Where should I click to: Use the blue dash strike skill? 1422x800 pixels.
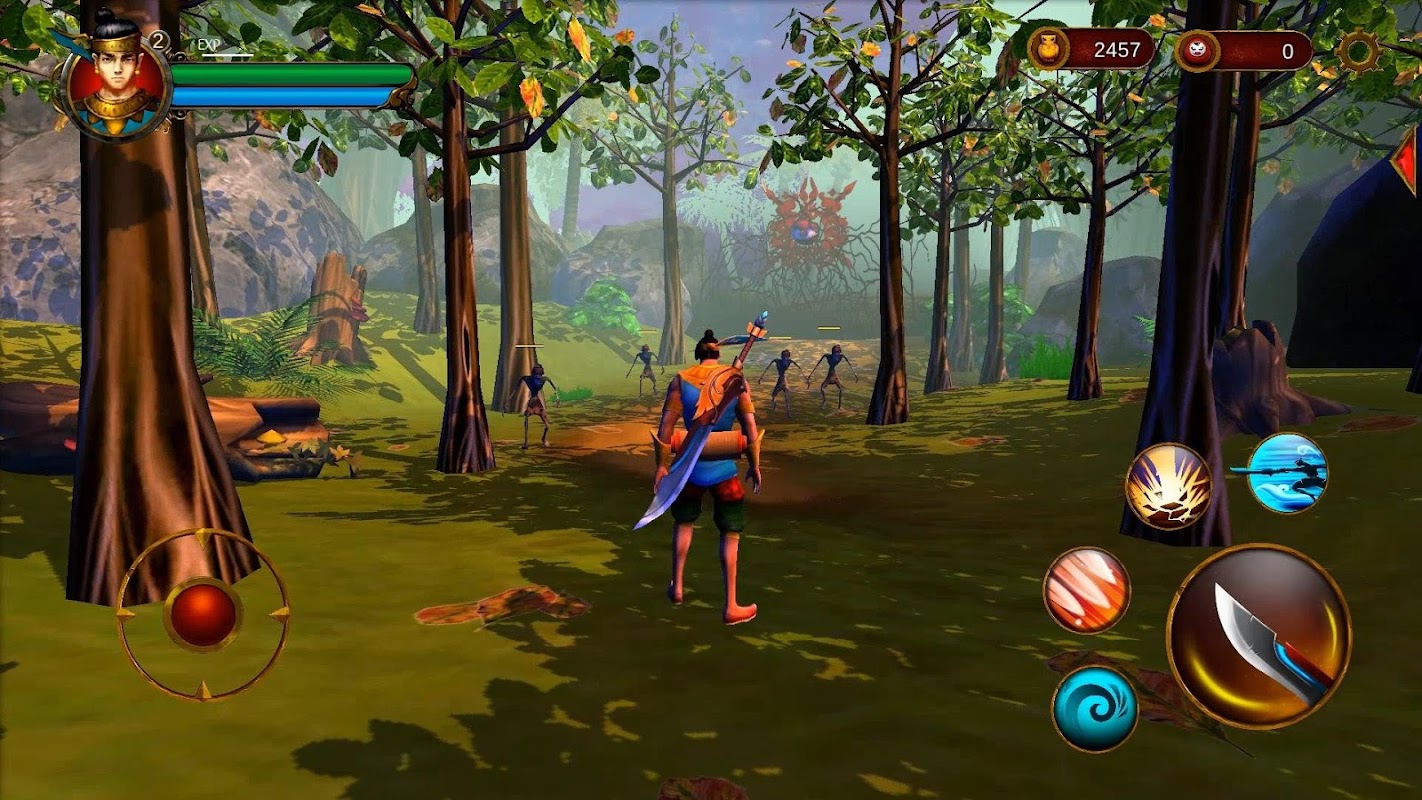[x=1287, y=472]
